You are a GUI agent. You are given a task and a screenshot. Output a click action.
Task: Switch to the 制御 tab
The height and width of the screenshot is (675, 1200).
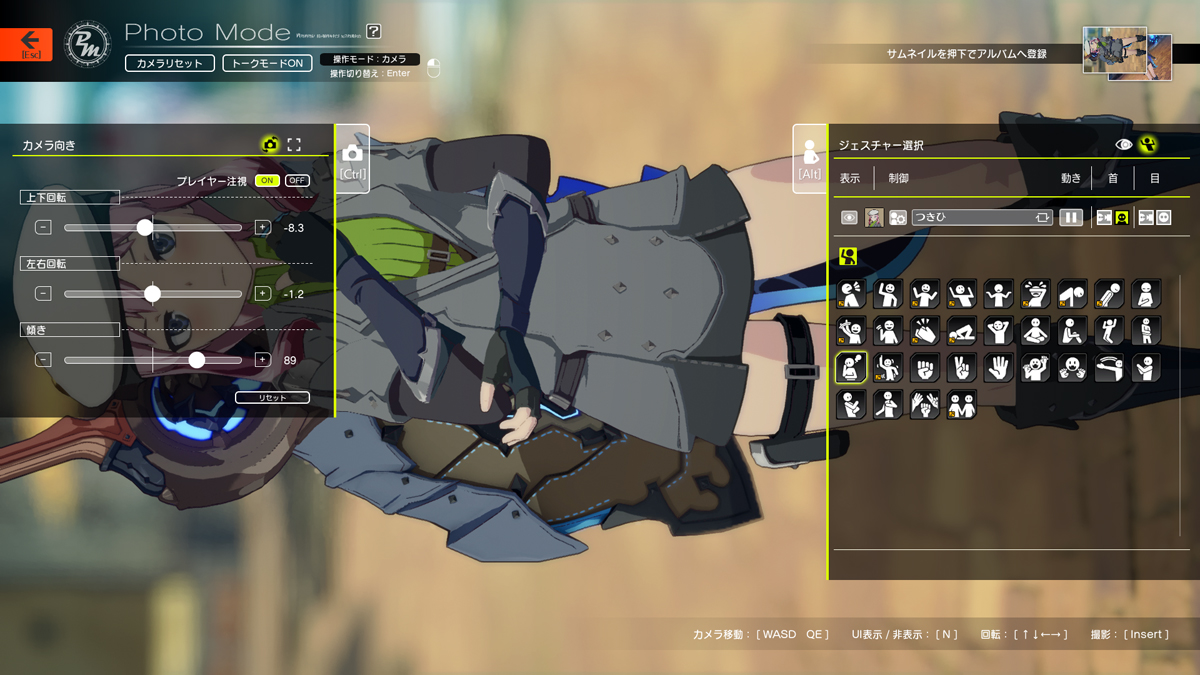[x=898, y=179]
